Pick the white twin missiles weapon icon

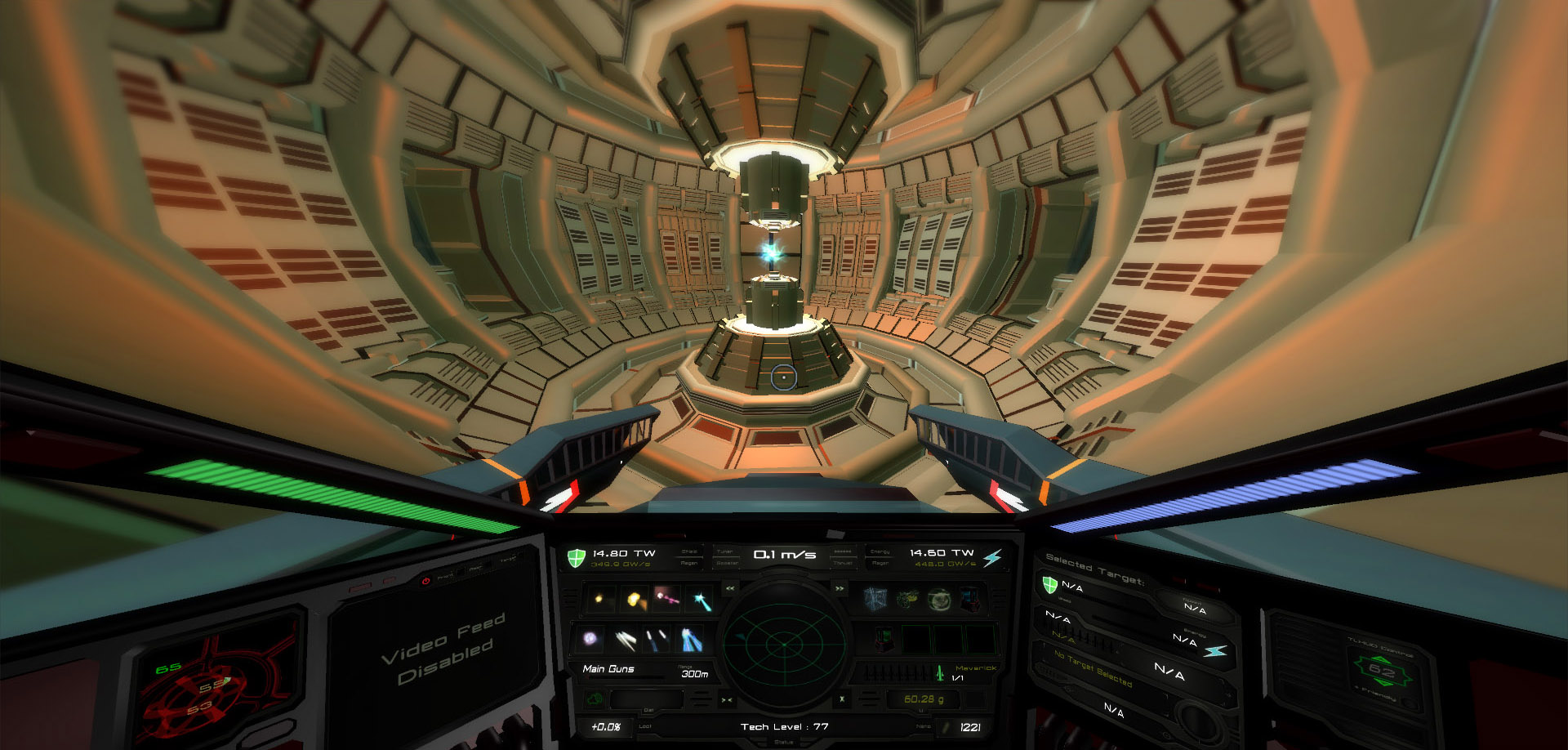[625, 640]
